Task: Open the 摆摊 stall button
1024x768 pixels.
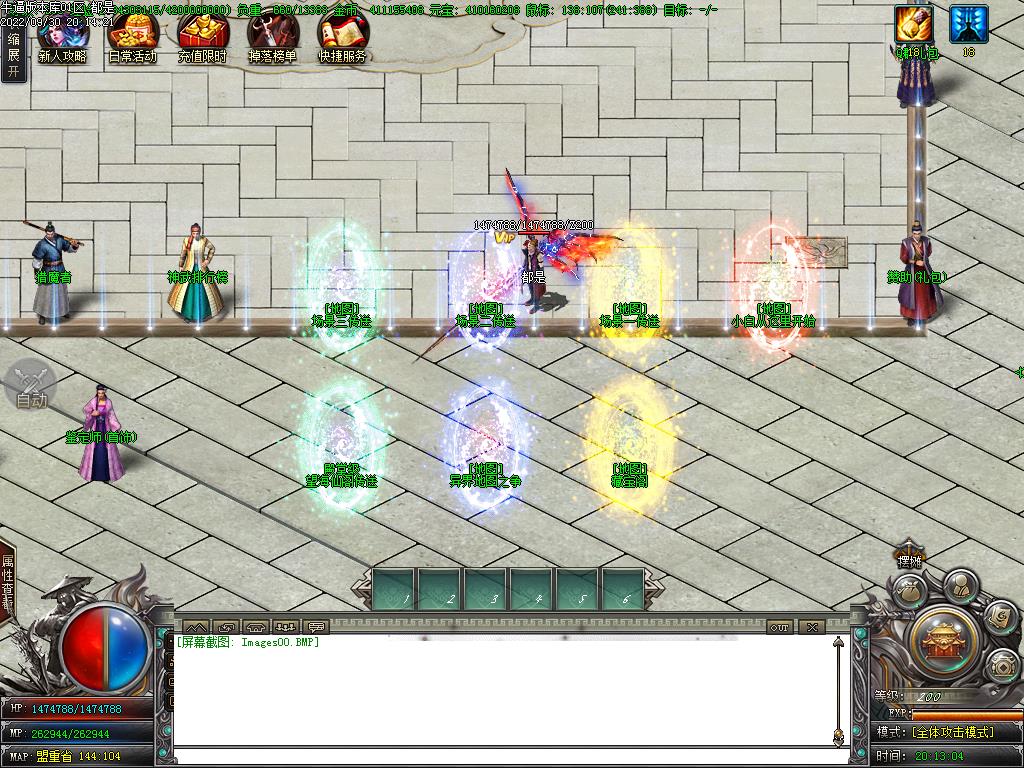Action: (x=908, y=560)
